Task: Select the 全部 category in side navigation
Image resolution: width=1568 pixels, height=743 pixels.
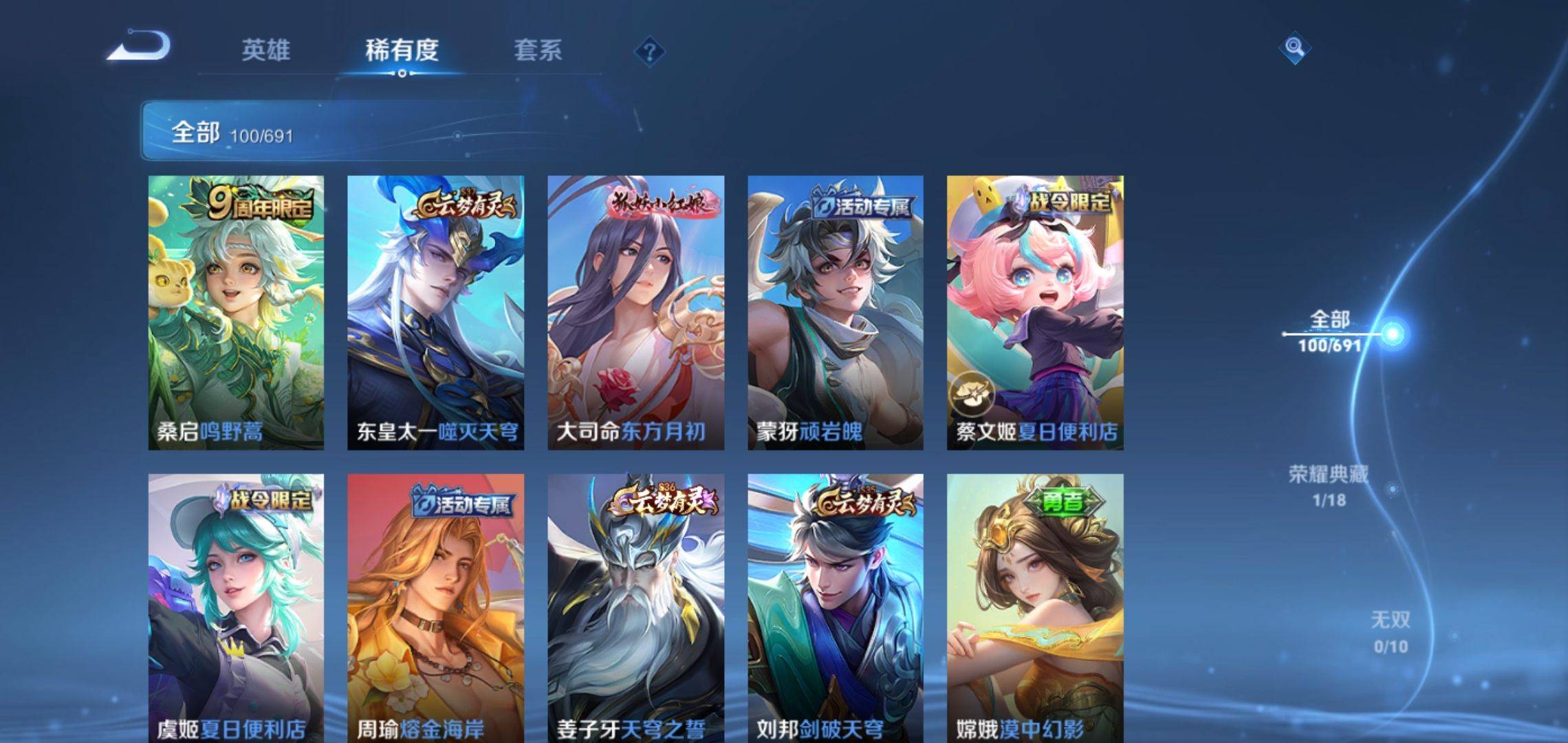Action: pos(1329,330)
